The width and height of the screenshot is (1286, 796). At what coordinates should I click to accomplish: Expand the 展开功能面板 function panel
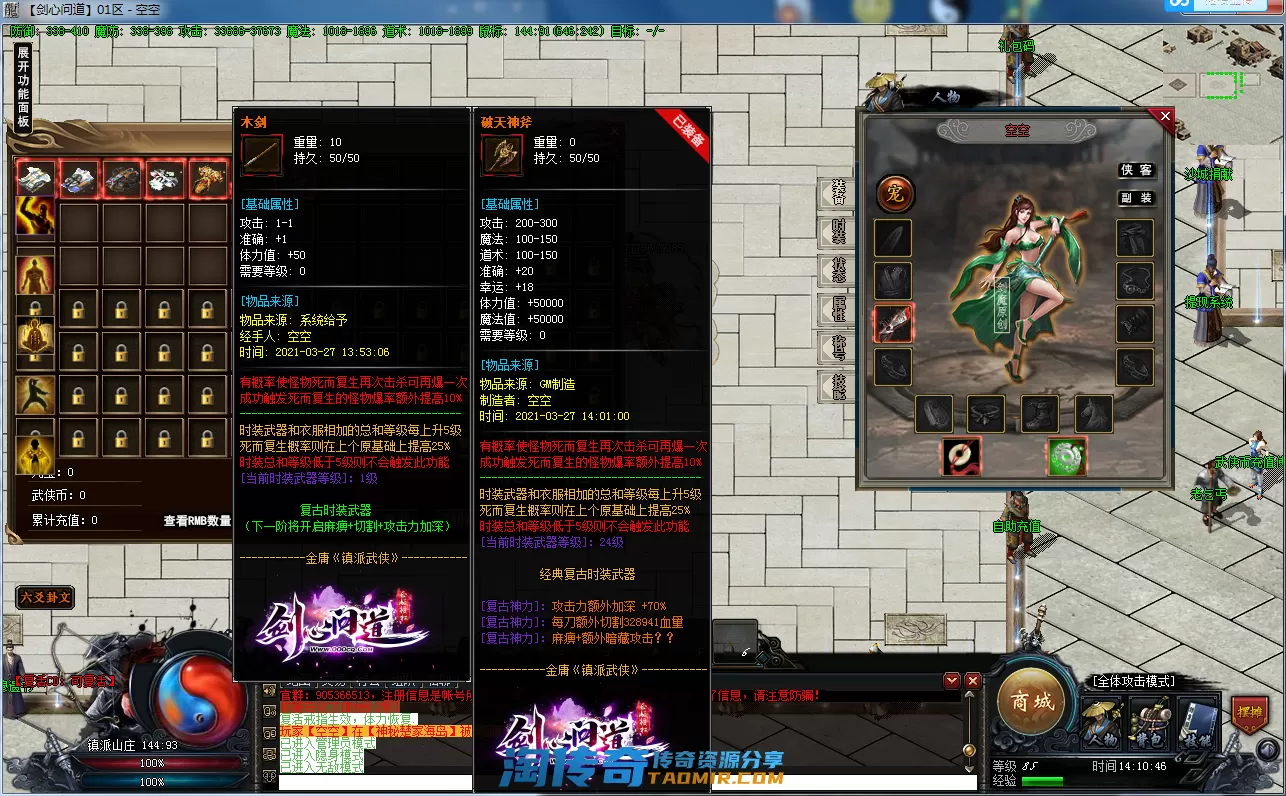23,88
